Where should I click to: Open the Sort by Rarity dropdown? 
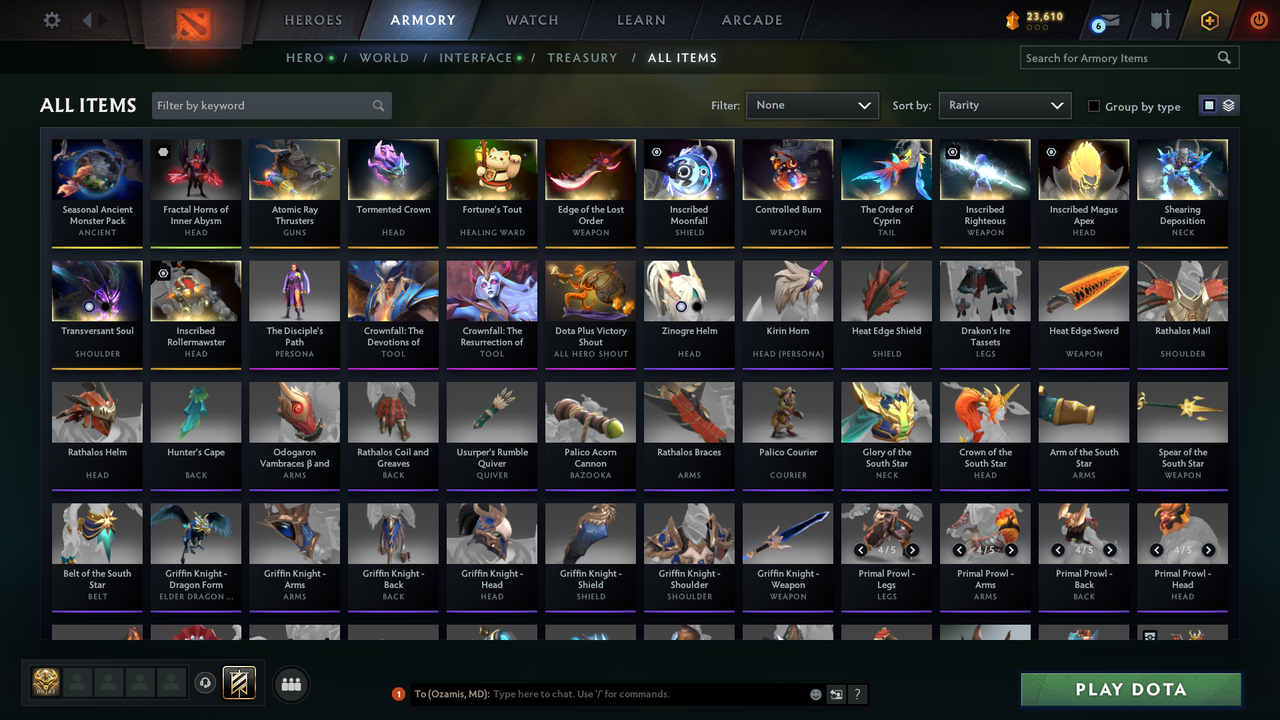(x=1004, y=105)
